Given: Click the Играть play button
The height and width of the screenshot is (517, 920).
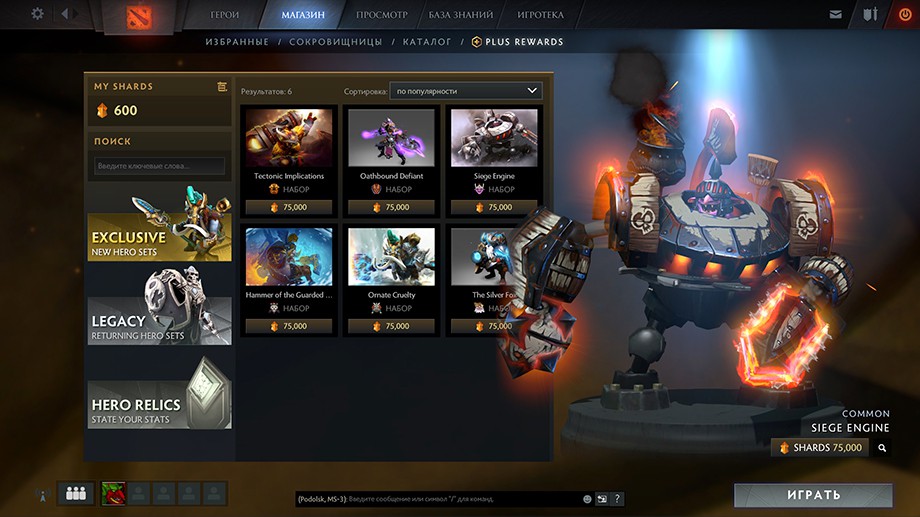Looking at the screenshot, I should coord(812,495).
